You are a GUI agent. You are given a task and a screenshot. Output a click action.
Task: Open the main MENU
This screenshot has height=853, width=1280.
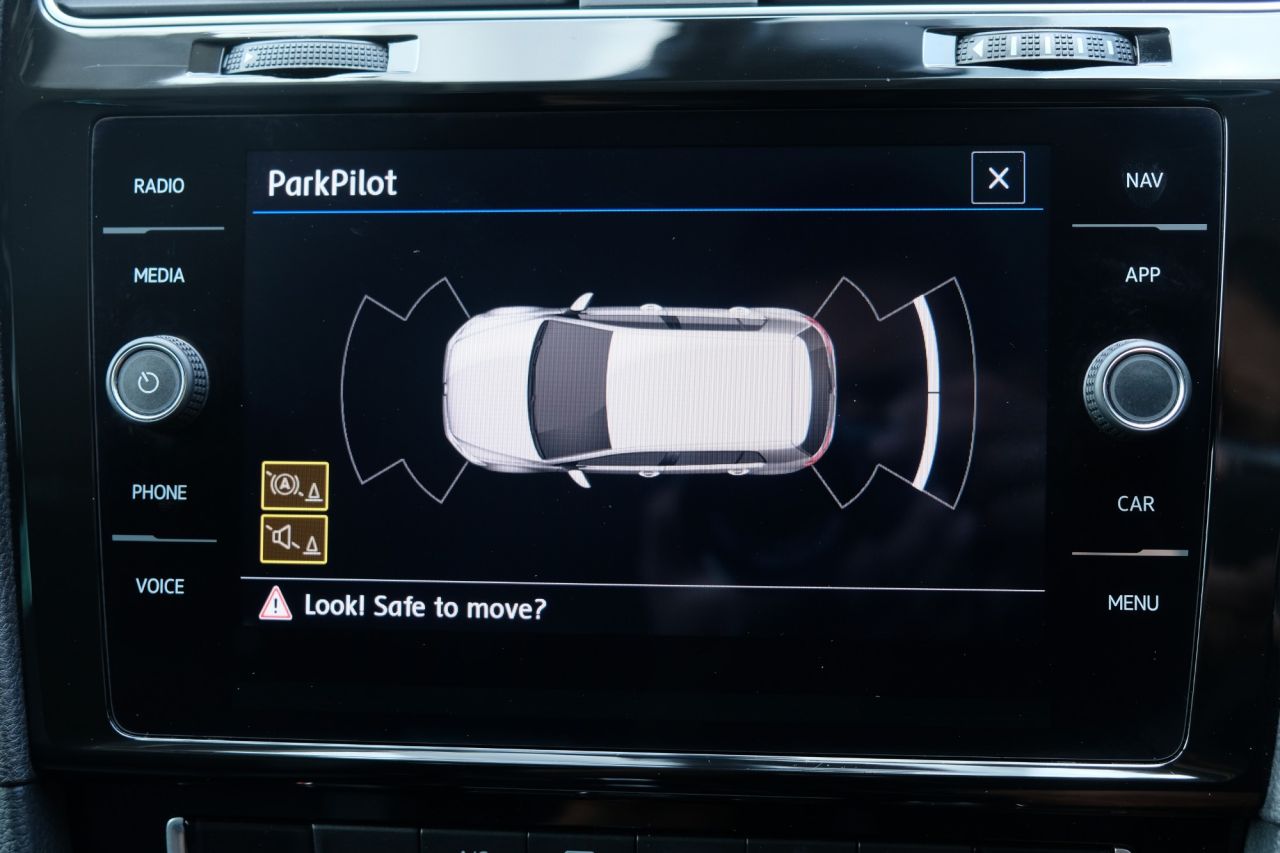[x=1133, y=603]
